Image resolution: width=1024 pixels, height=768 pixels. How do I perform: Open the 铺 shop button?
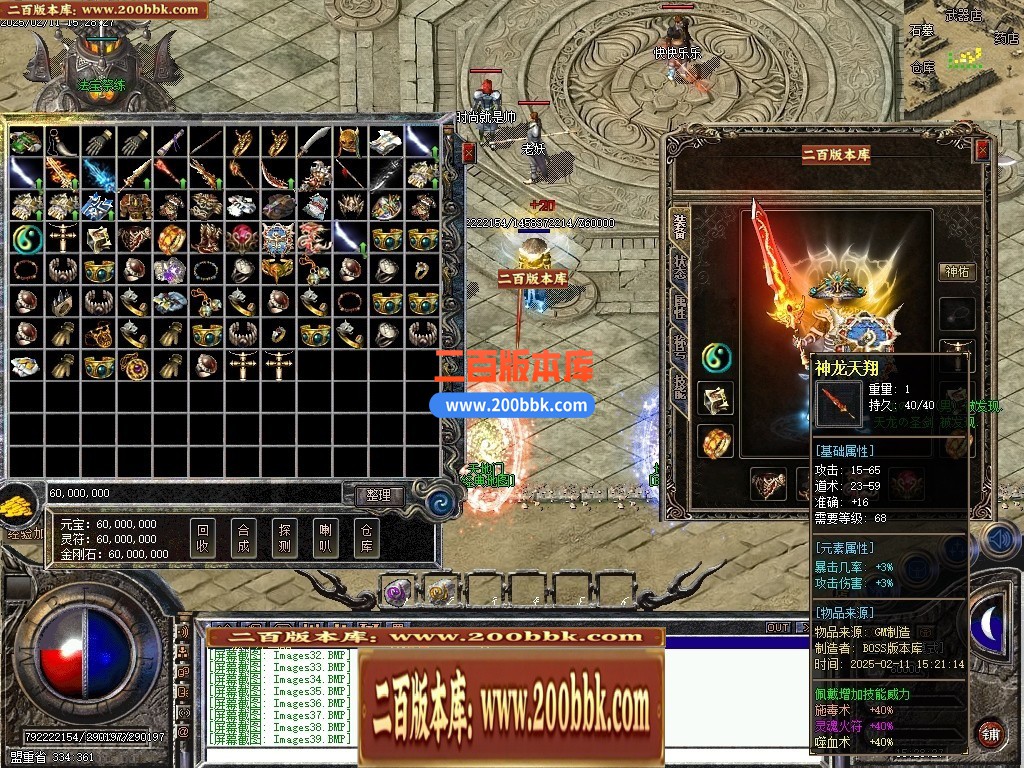(x=990, y=733)
